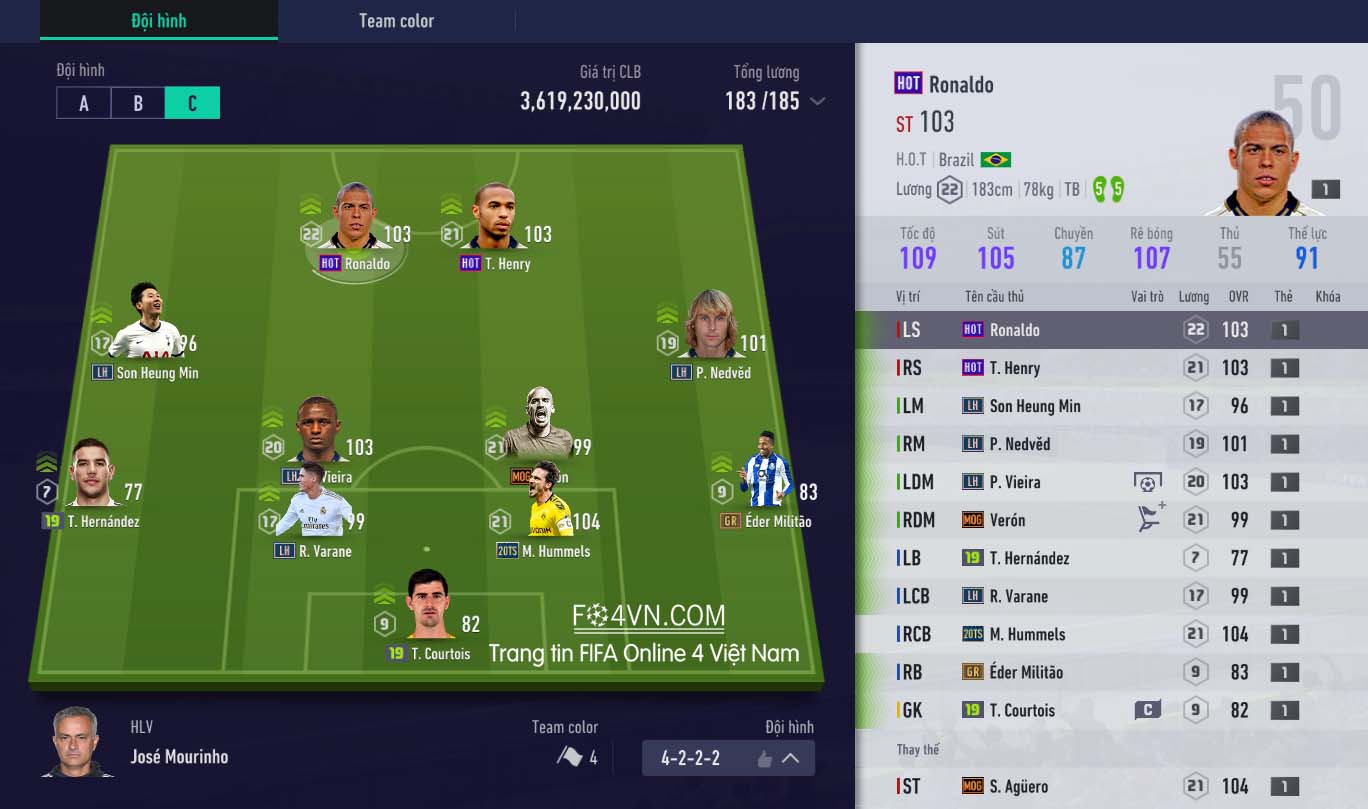Select squad B
The image size is (1368, 809).
138,103
